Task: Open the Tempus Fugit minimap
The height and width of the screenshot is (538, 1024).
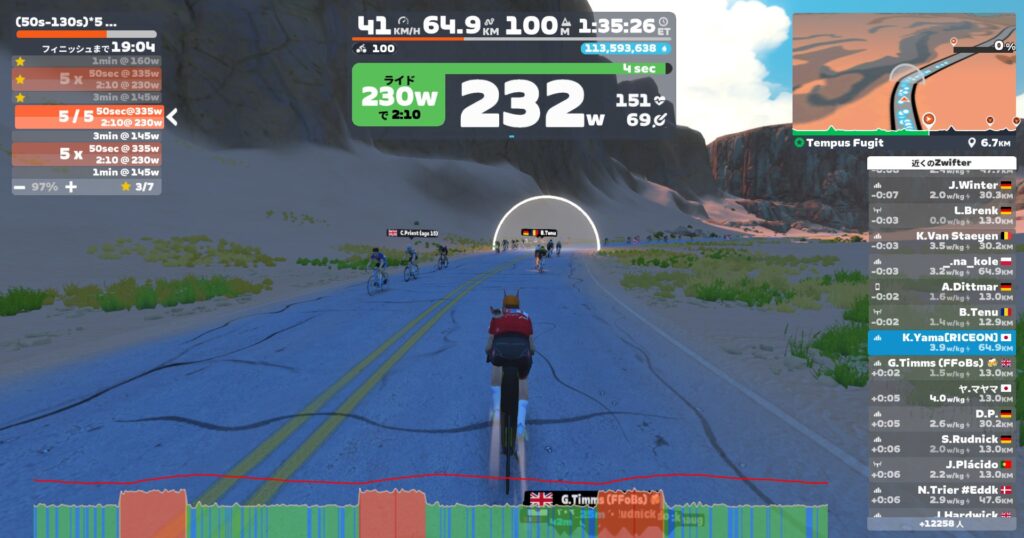Action: click(903, 74)
